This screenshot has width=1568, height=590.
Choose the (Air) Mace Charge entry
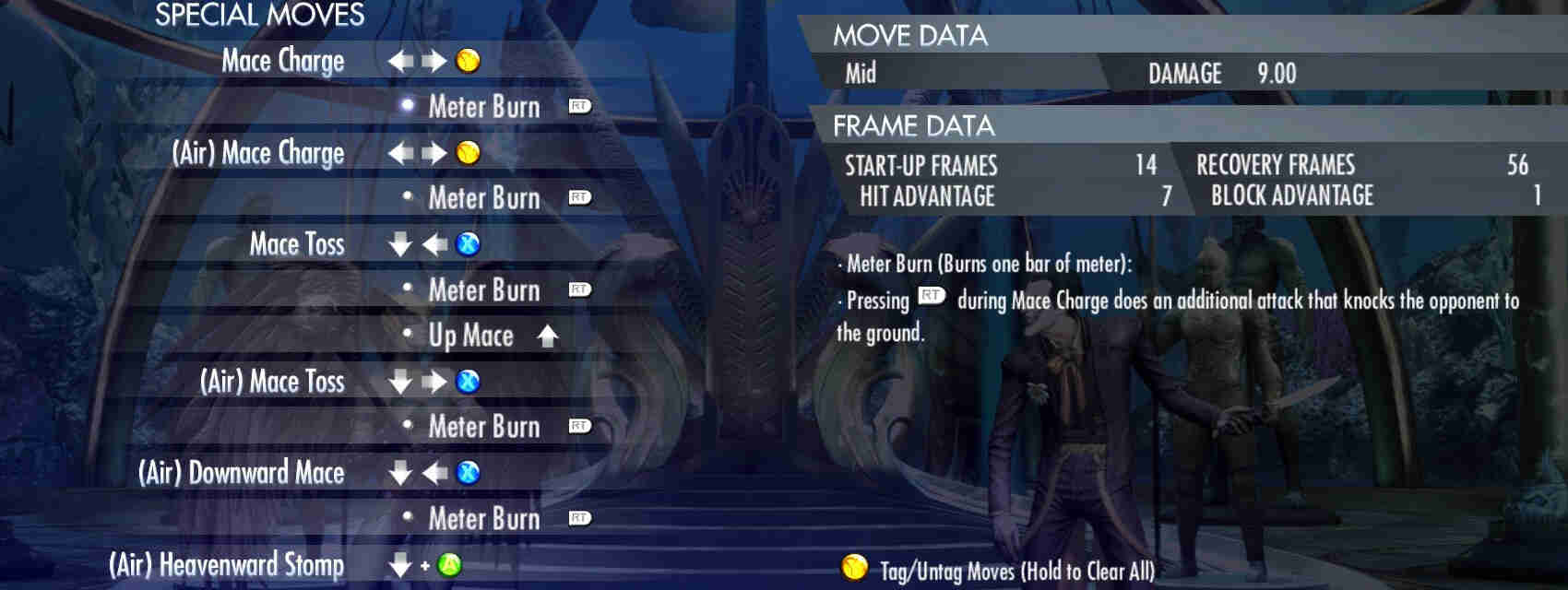[258, 153]
